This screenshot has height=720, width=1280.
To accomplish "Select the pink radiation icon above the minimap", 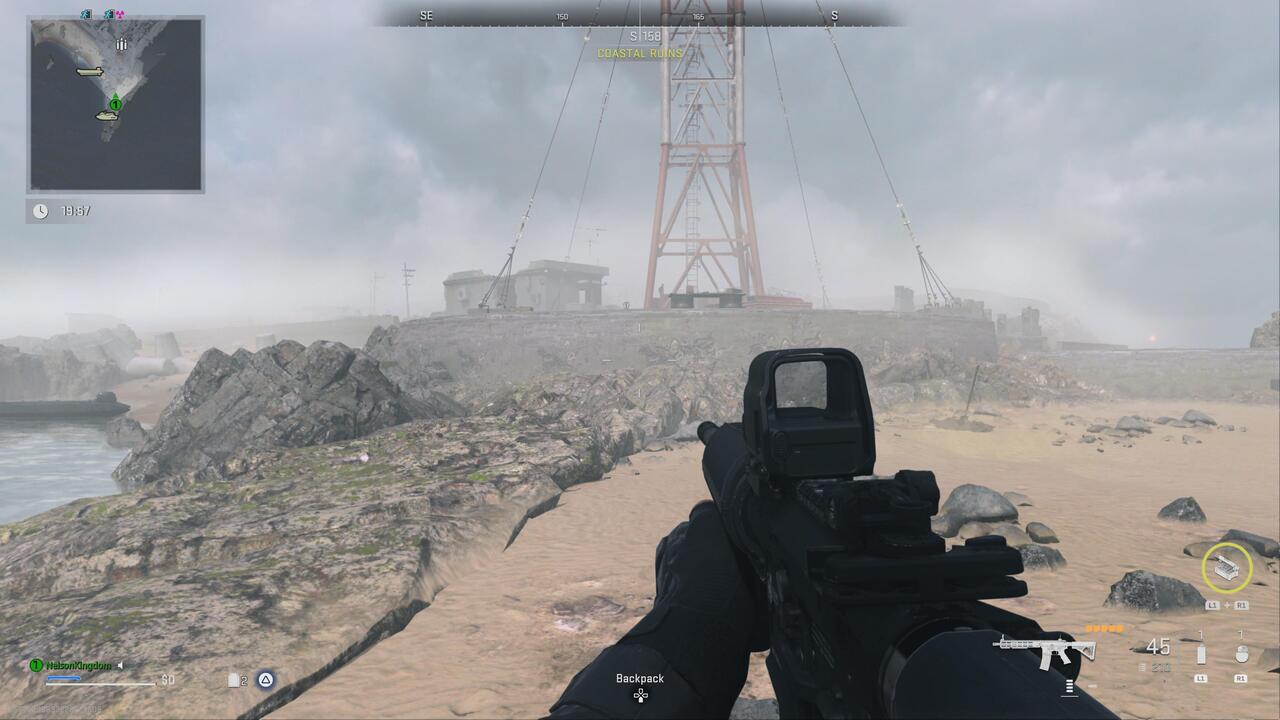I will 119,14.
